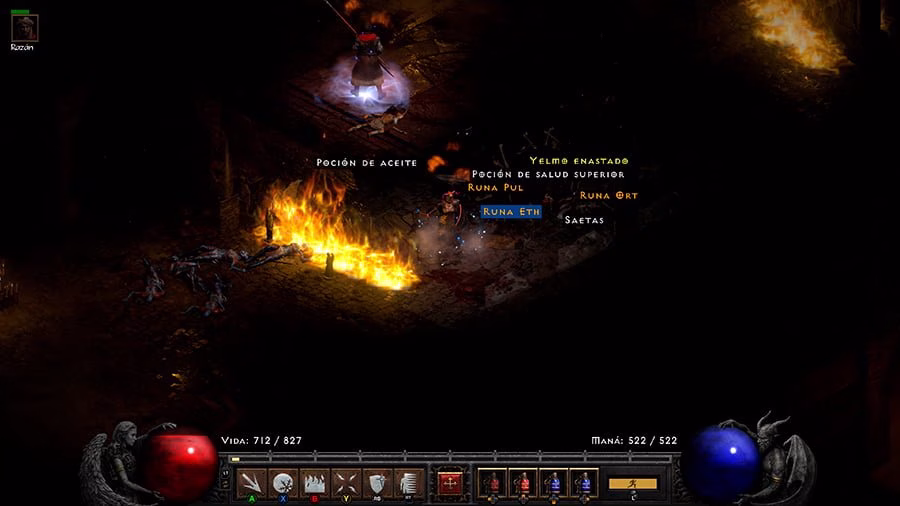Activate the multi-arrow skill icon

[253, 483]
